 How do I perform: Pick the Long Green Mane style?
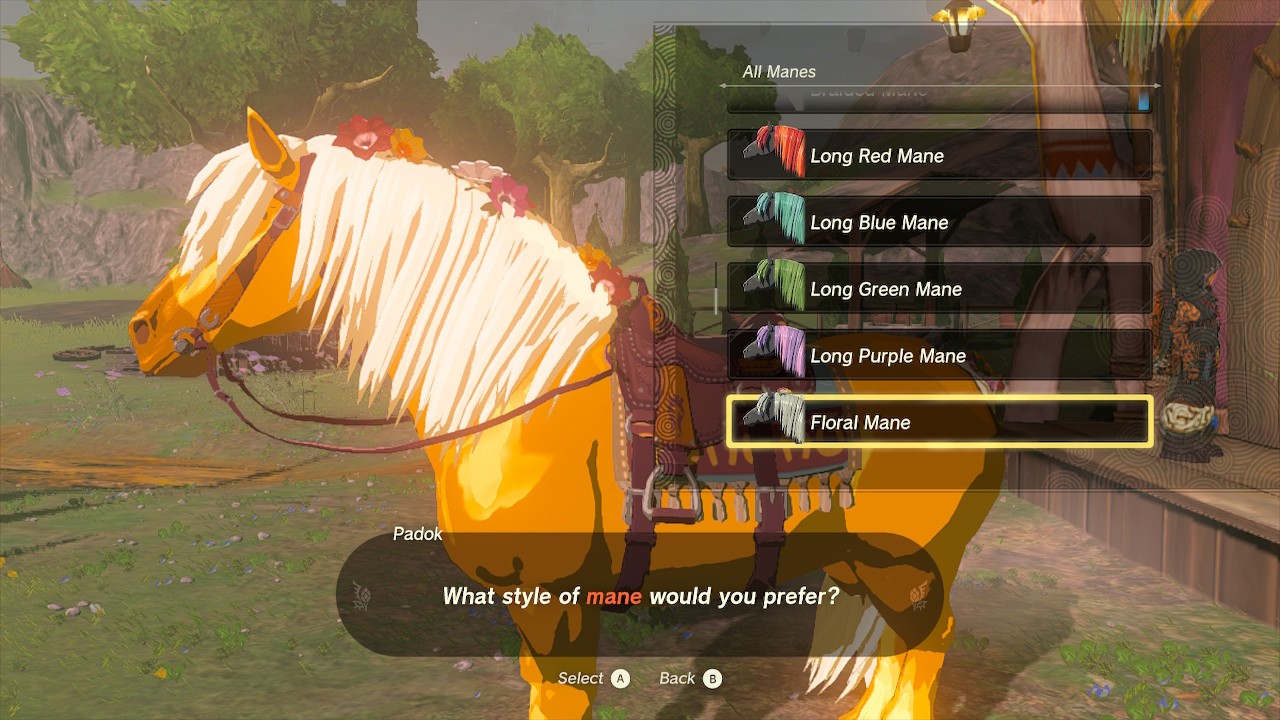[938, 289]
